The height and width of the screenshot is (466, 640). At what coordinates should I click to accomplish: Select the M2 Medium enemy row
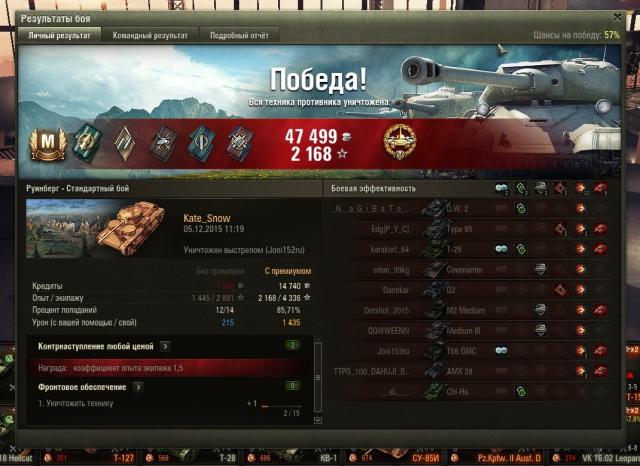point(470,310)
